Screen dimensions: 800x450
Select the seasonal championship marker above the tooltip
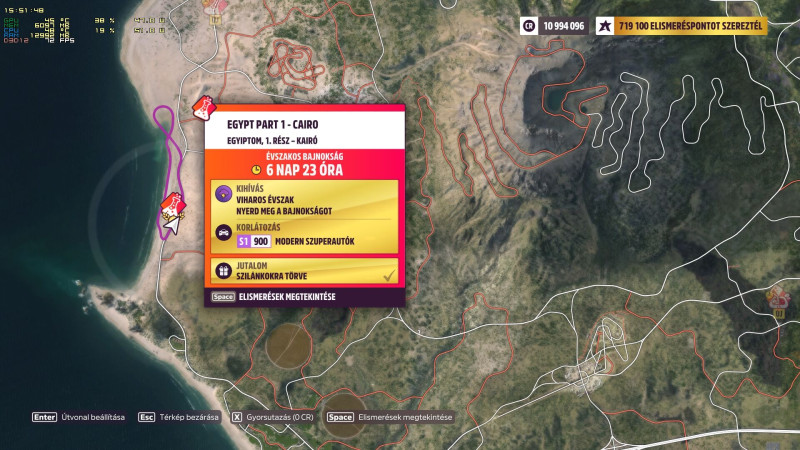coord(203,106)
